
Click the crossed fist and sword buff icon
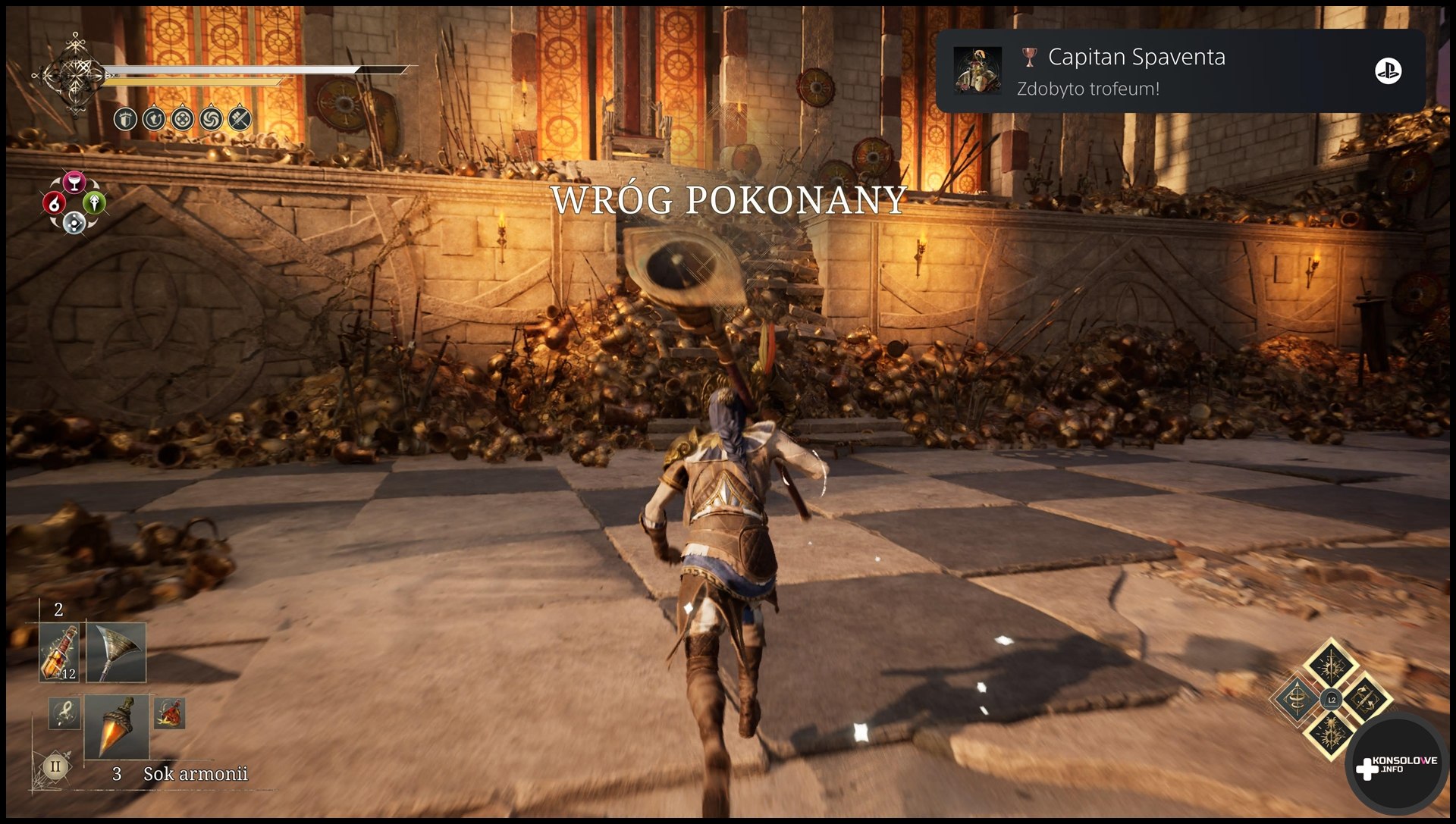point(240,119)
